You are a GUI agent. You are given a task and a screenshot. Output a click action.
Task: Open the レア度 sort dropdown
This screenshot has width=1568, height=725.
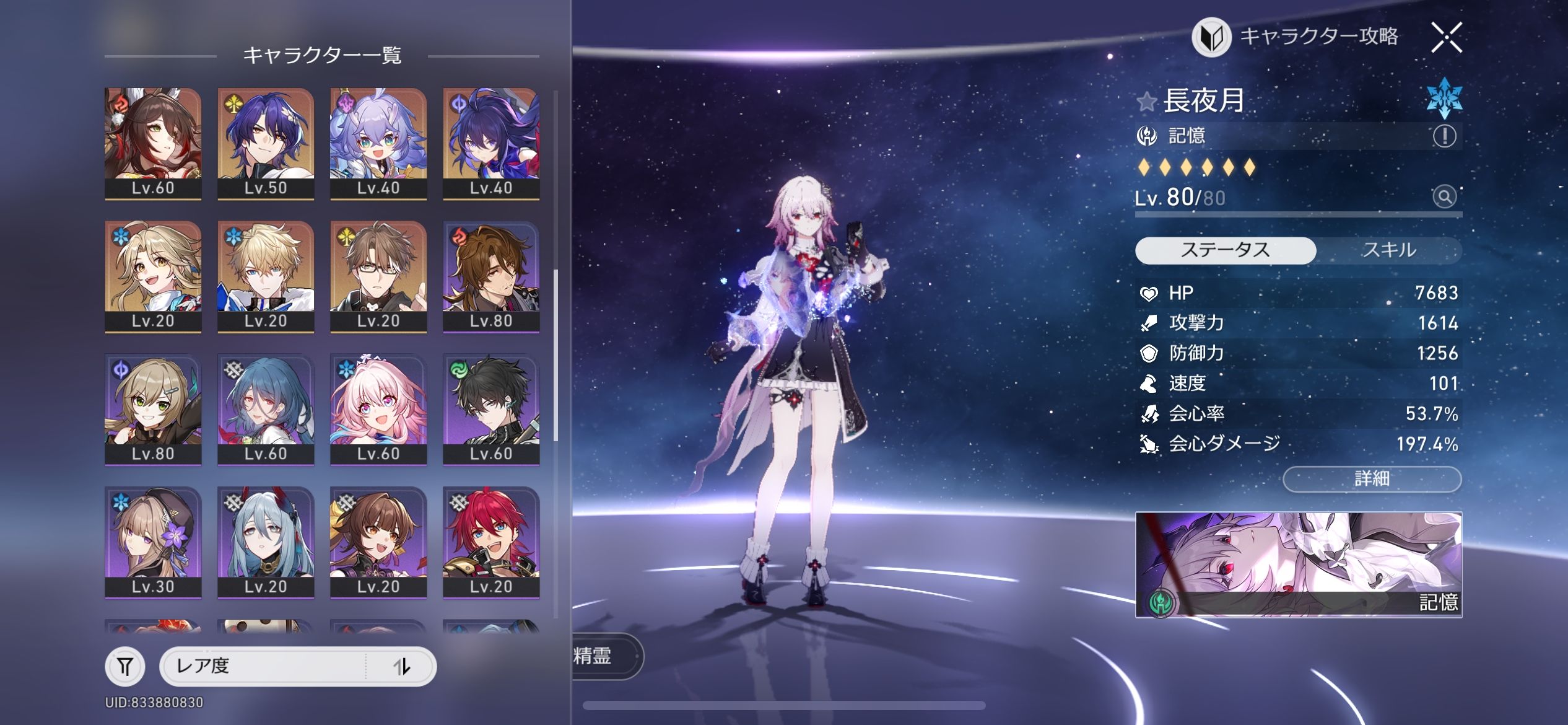tap(263, 666)
